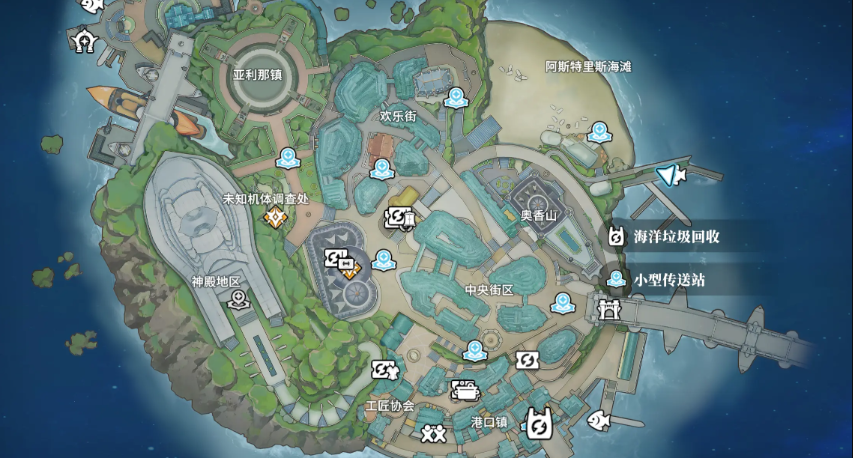
Task: Select 小型传送站 from the marker list
Action: click(668, 280)
